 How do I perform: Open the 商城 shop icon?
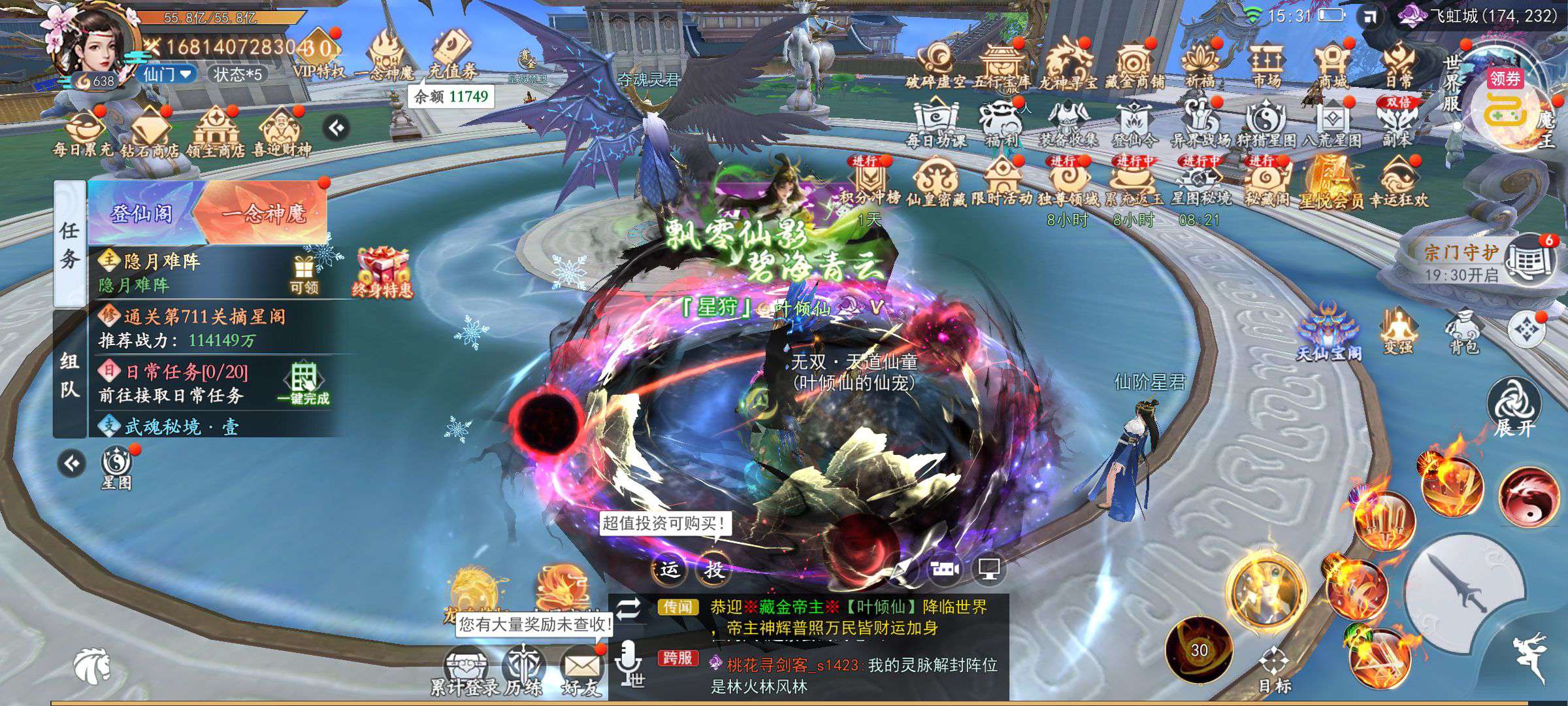(x=1331, y=64)
